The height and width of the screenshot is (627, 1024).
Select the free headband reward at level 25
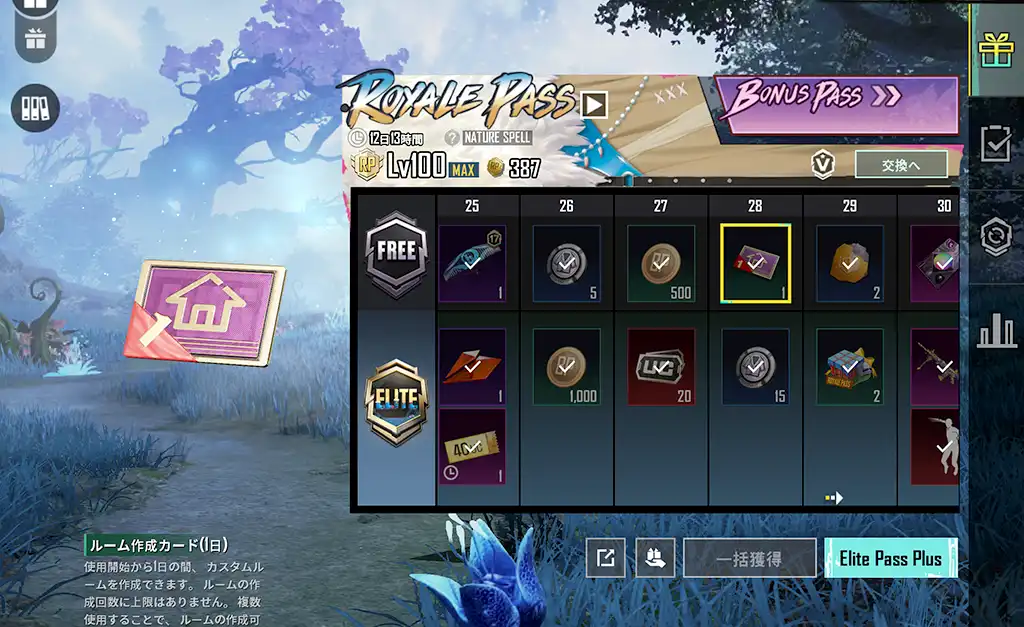pos(472,264)
